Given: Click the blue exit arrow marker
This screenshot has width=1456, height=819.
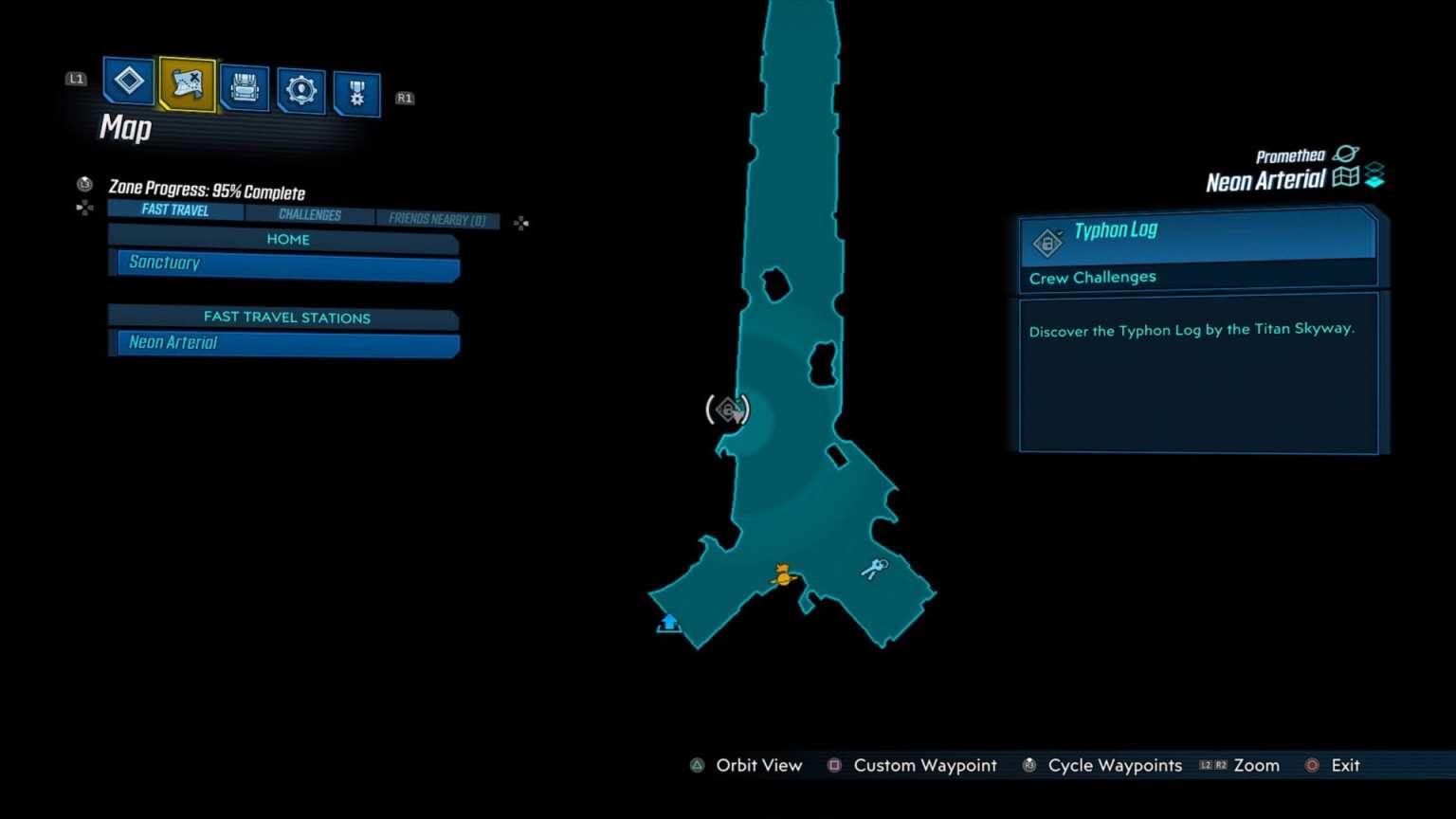Looking at the screenshot, I should (x=668, y=622).
